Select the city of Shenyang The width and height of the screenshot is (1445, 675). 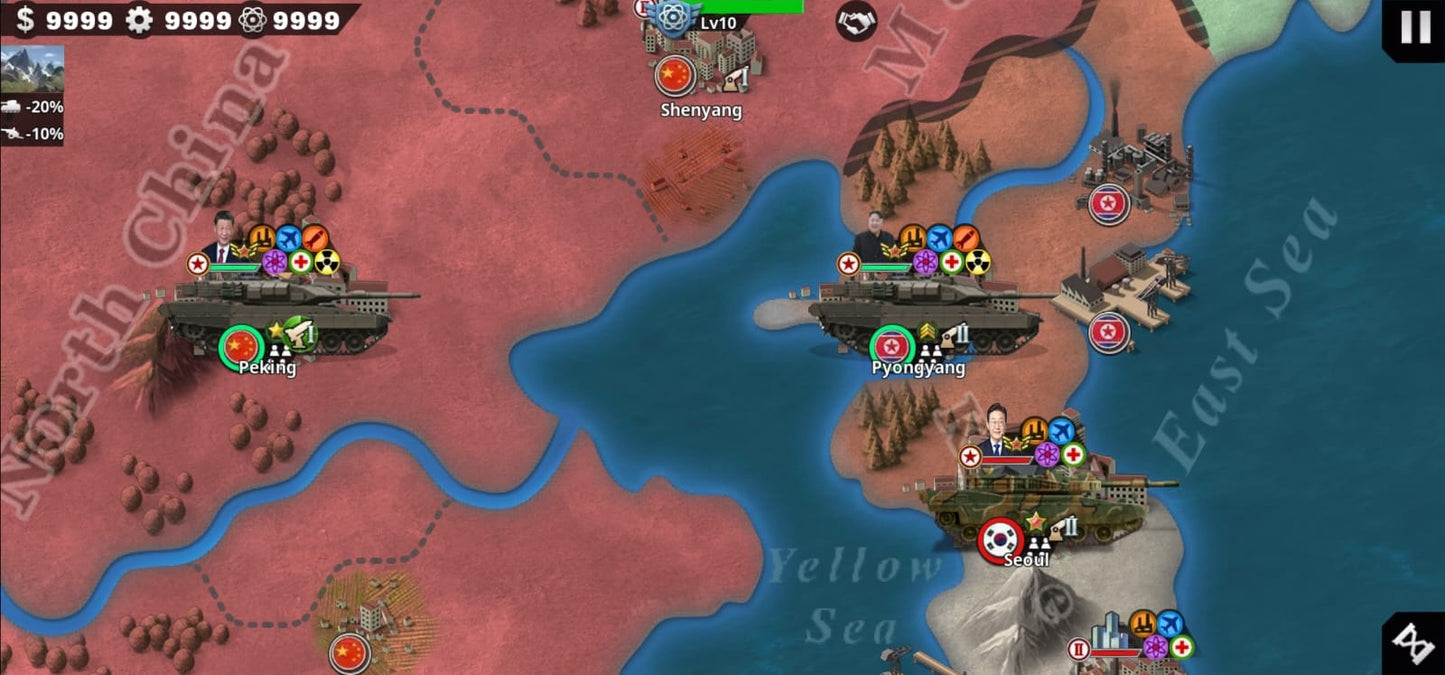tap(701, 62)
